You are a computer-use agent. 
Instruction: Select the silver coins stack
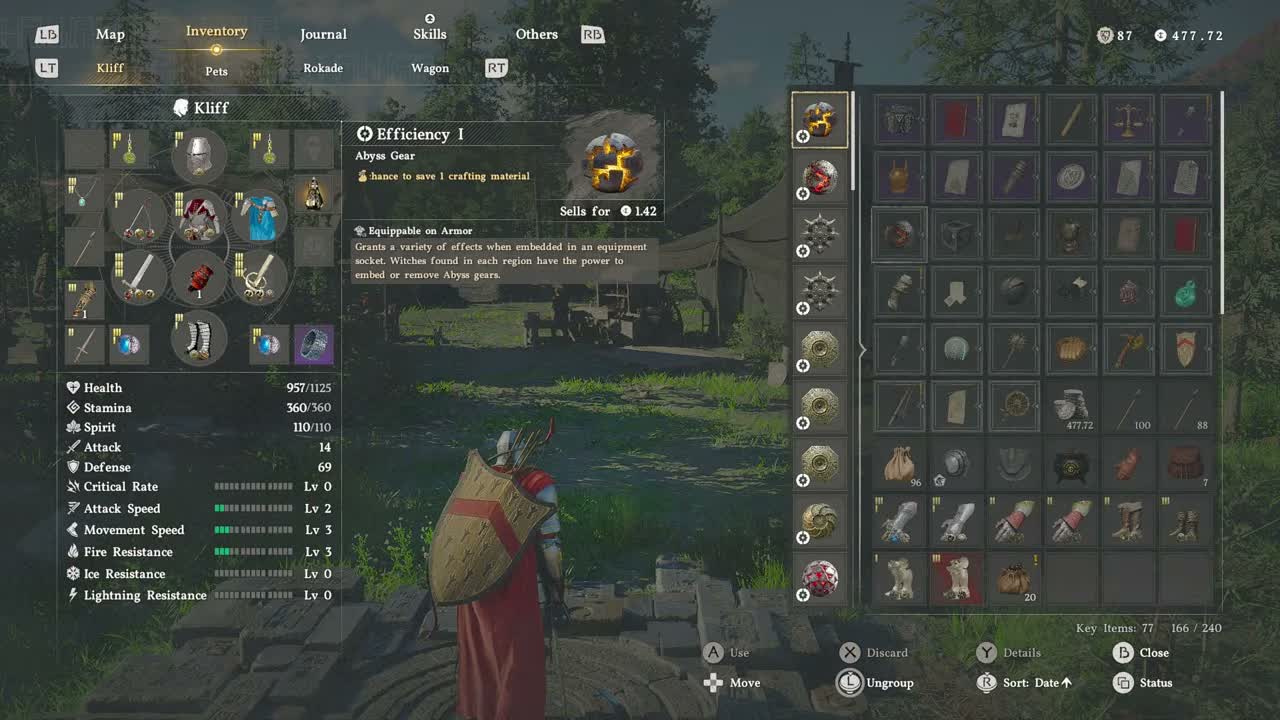click(1071, 407)
